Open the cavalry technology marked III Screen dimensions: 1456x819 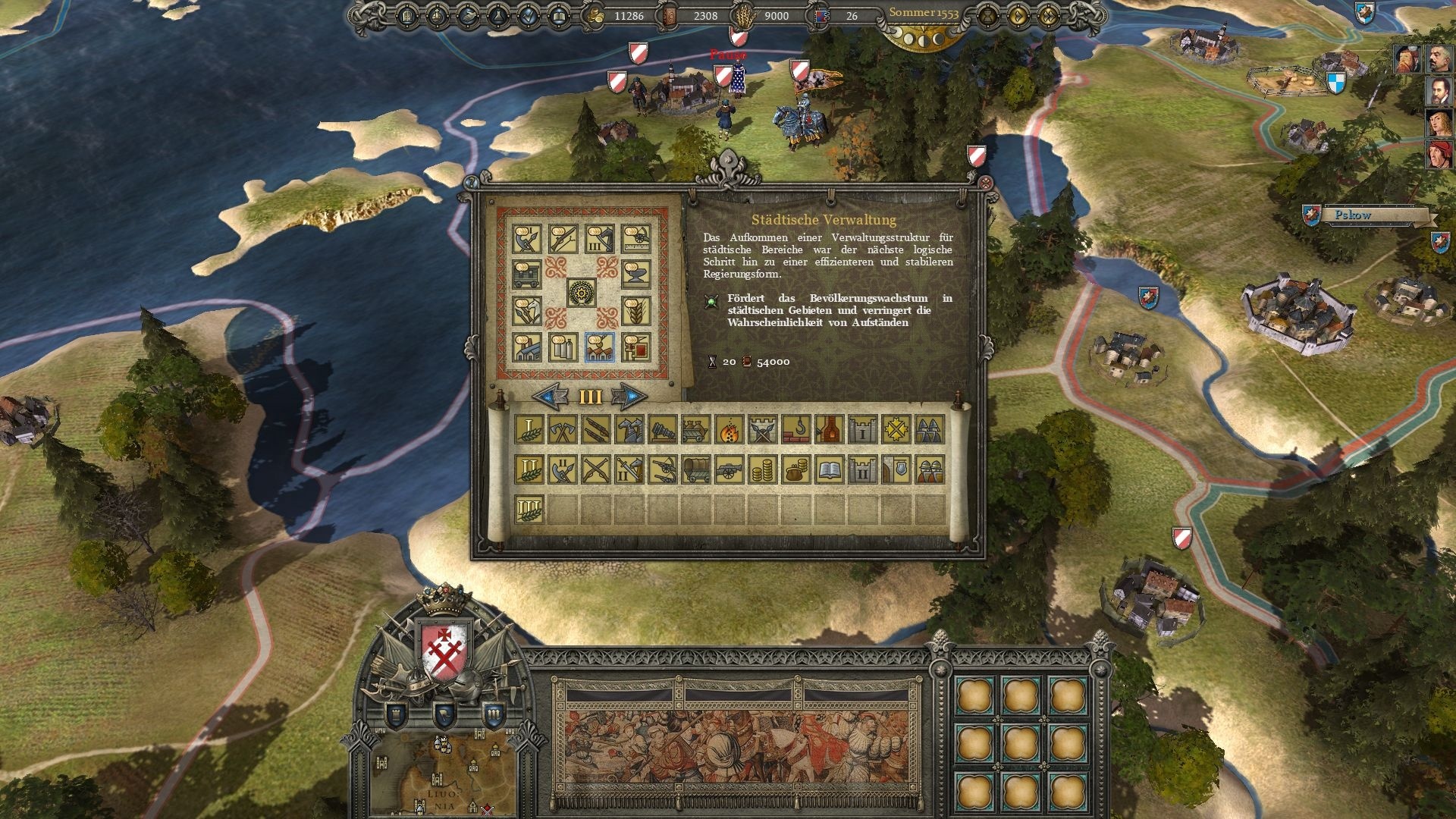tap(601, 239)
